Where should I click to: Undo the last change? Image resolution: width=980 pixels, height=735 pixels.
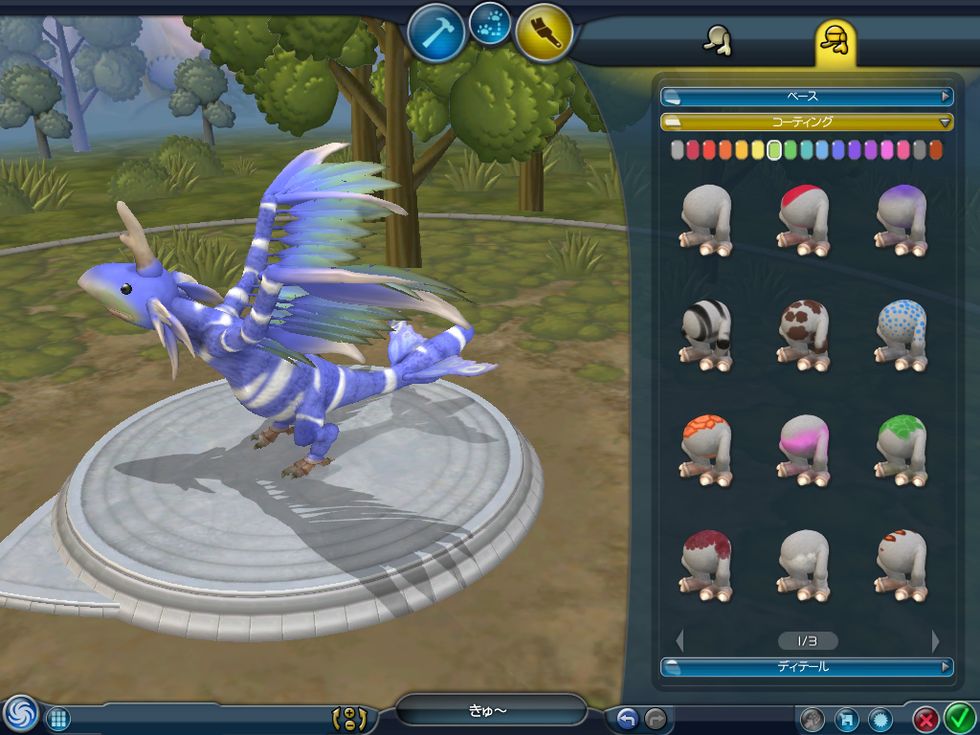[x=627, y=718]
